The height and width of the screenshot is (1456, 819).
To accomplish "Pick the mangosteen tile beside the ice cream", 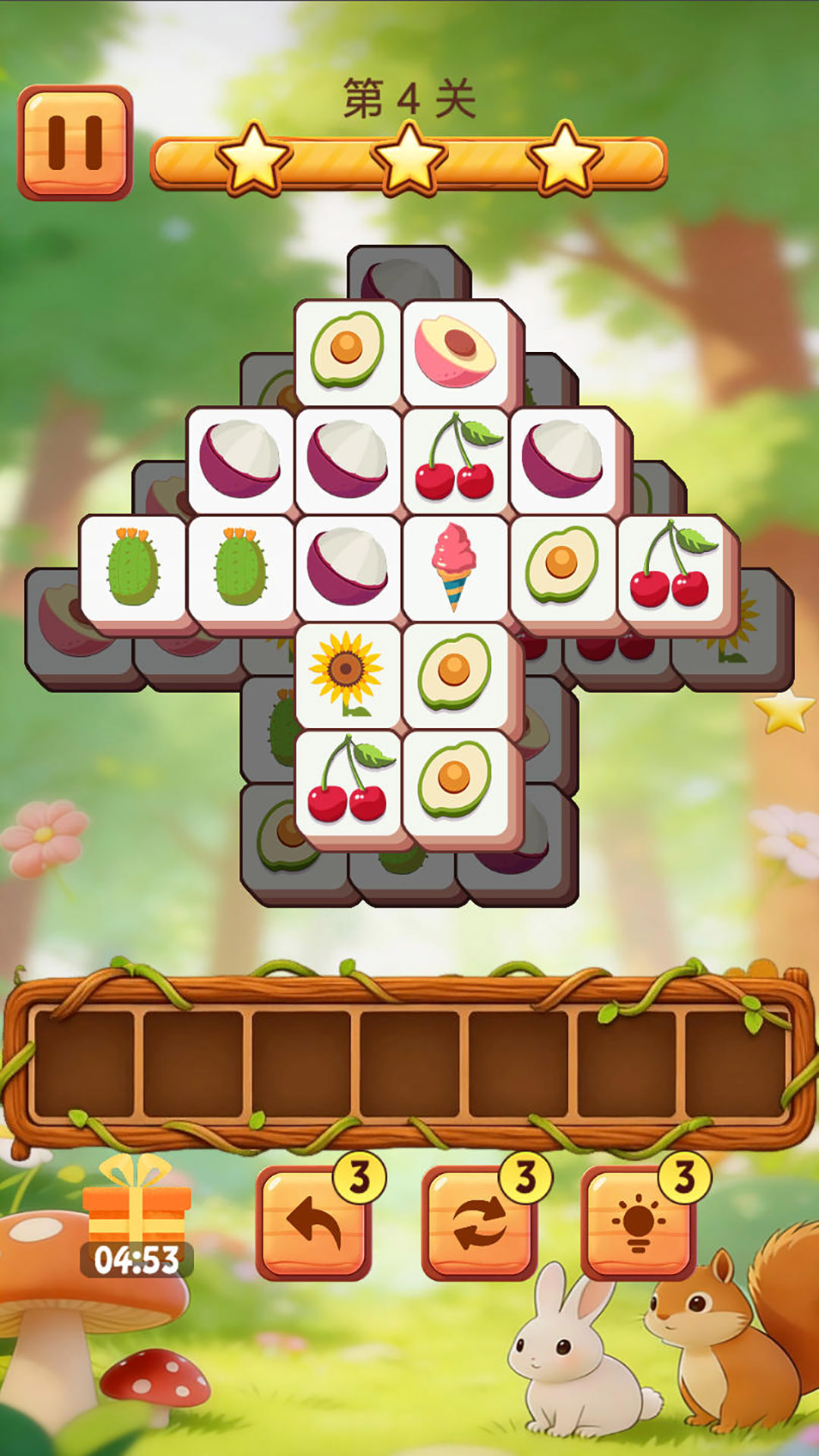I will (x=347, y=566).
